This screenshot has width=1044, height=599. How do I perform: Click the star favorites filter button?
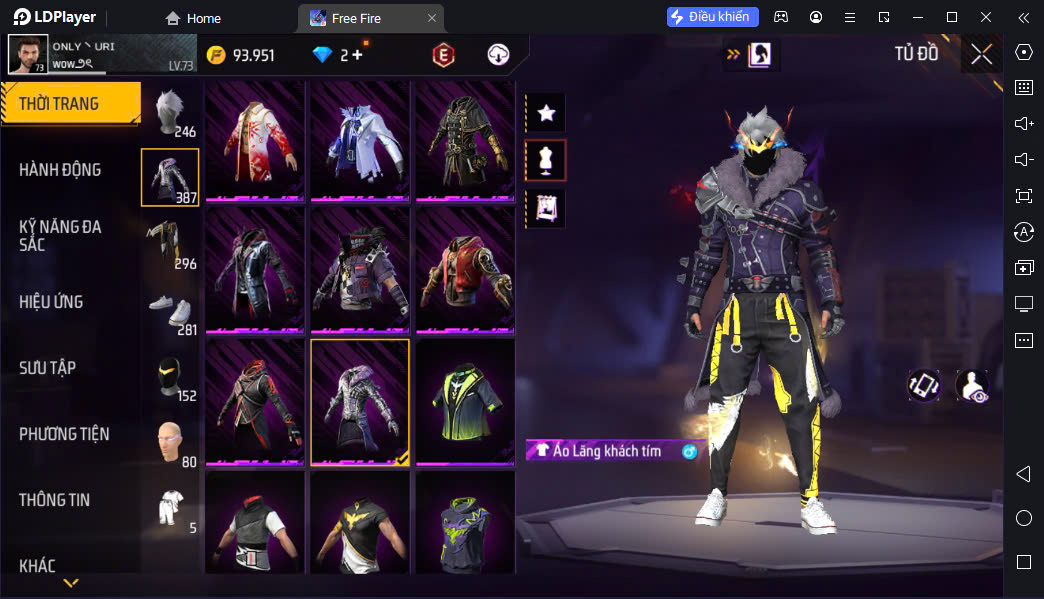pyautogui.click(x=546, y=113)
